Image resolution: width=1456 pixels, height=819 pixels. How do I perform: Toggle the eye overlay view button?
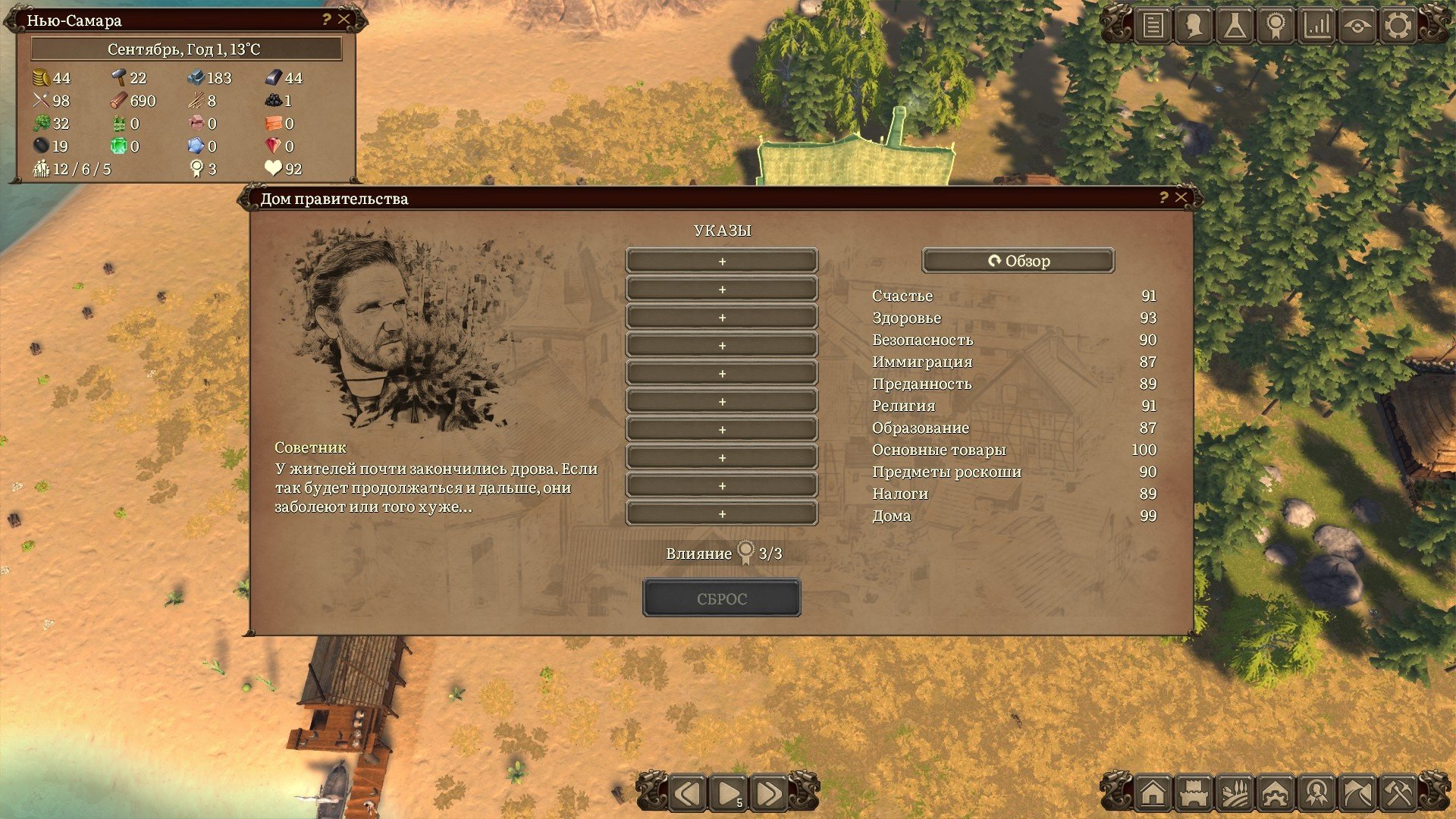[1358, 26]
